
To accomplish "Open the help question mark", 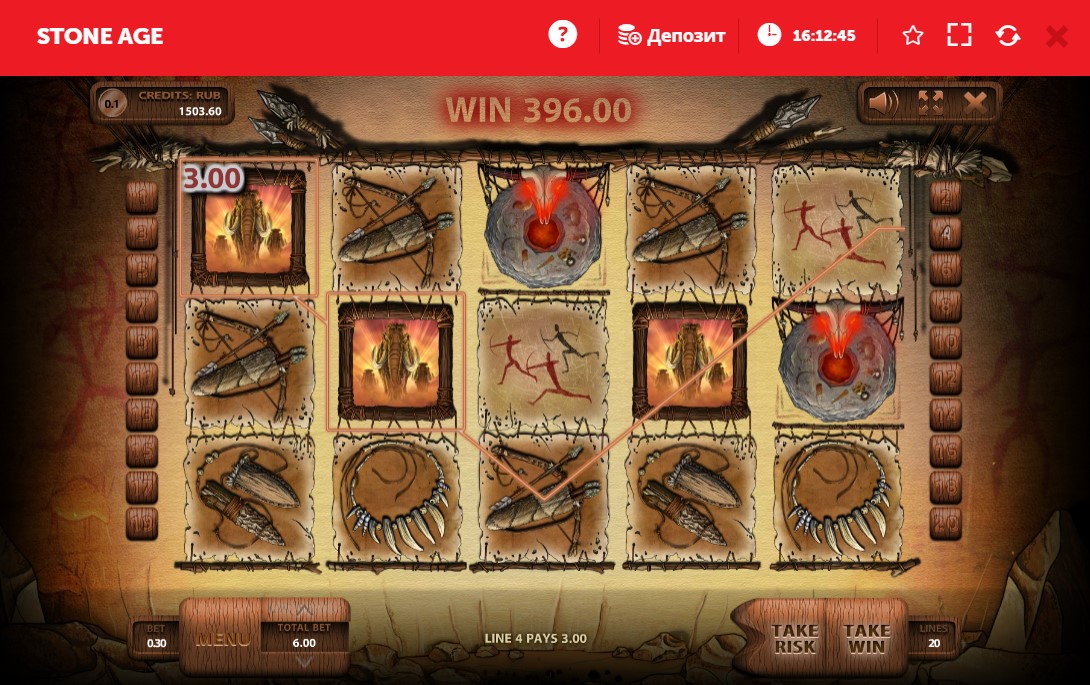I will (x=563, y=35).
